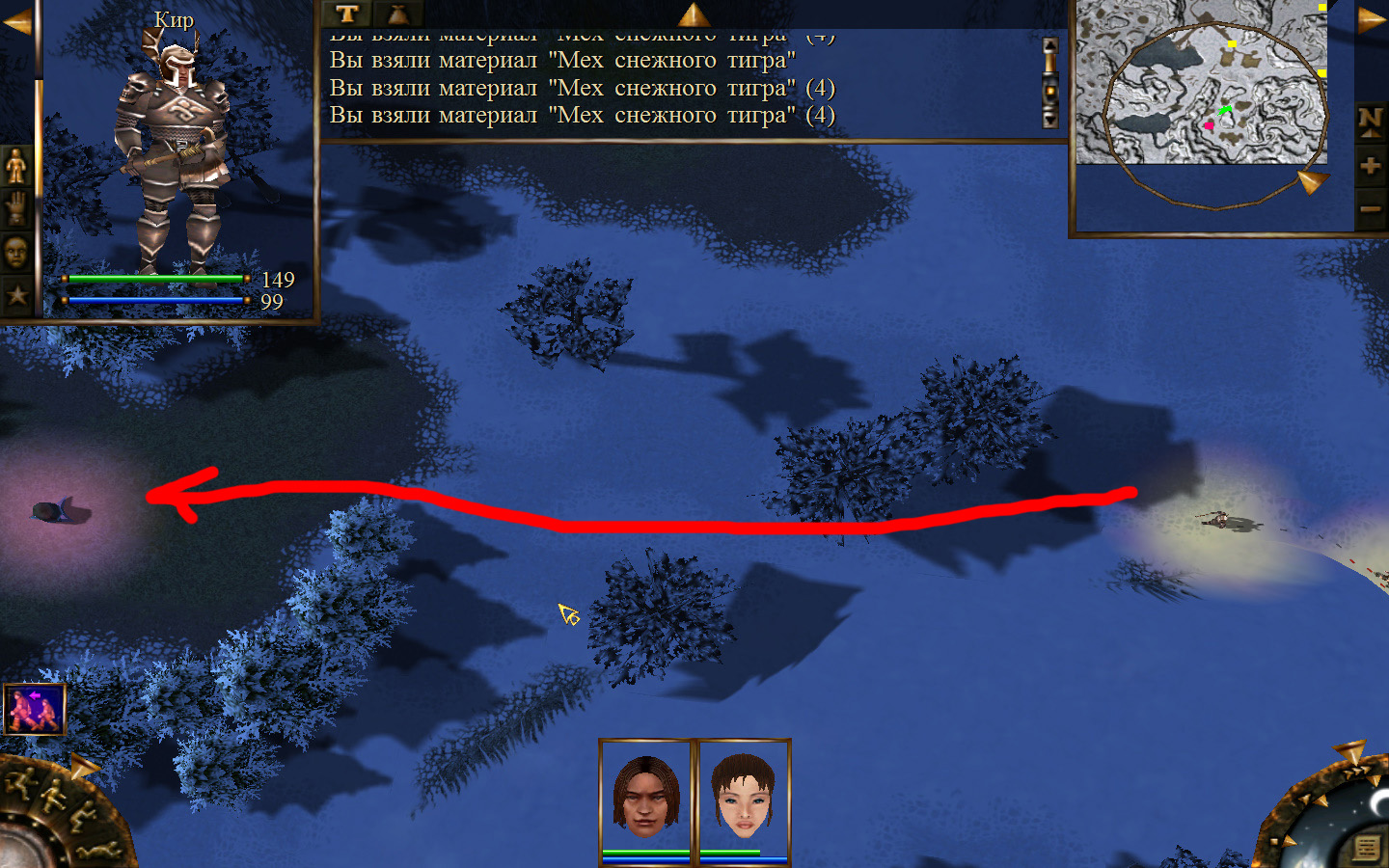Image resolution: width=1389 pixels, height=868 pixels.
Task: Open the golden body figure panel
Action: tap(16, 166)
